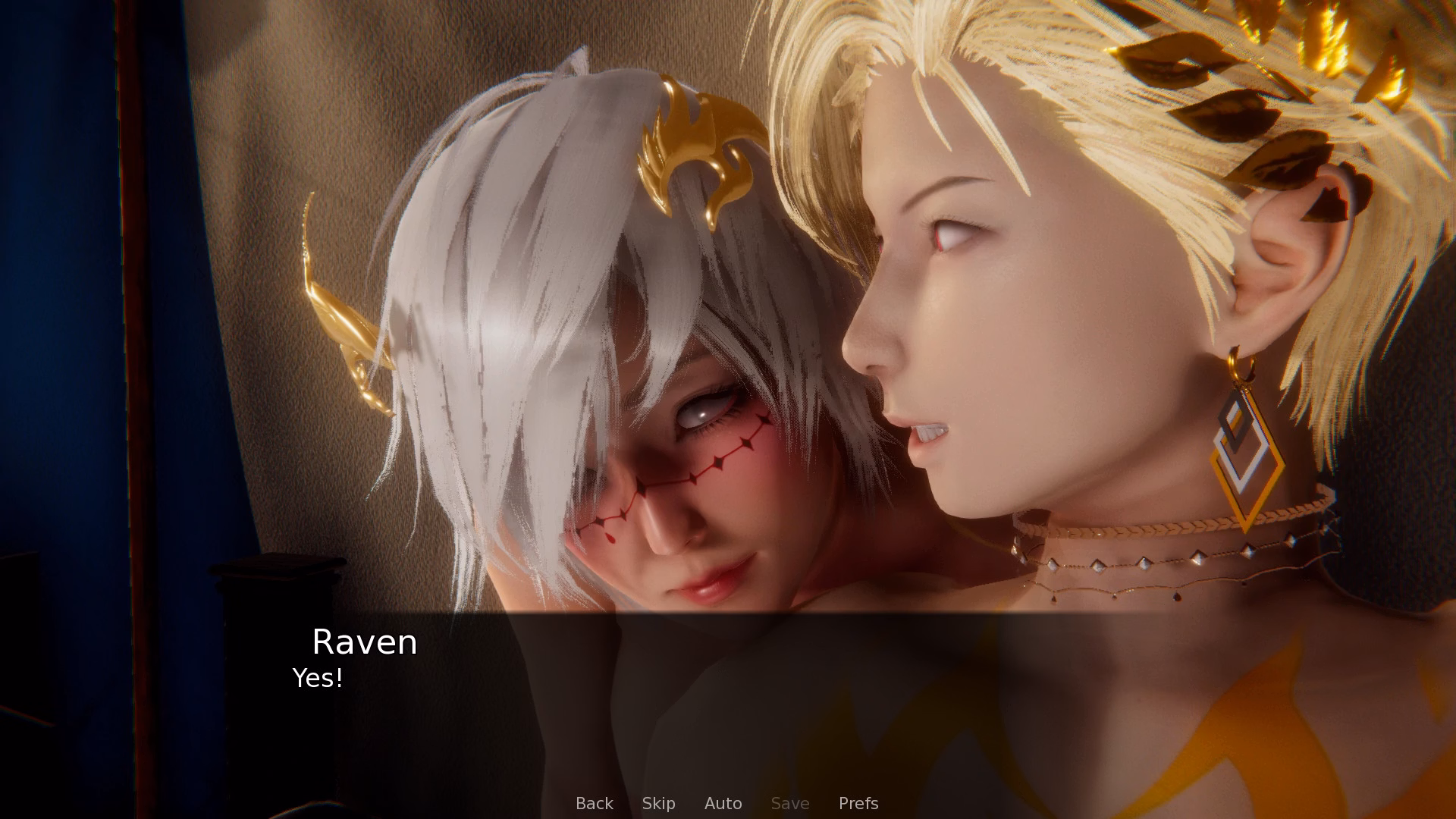Turn on Auto-forward mode
Image resolution: width=1456 pixels, height=819 pixels.
tap(723, 803)
